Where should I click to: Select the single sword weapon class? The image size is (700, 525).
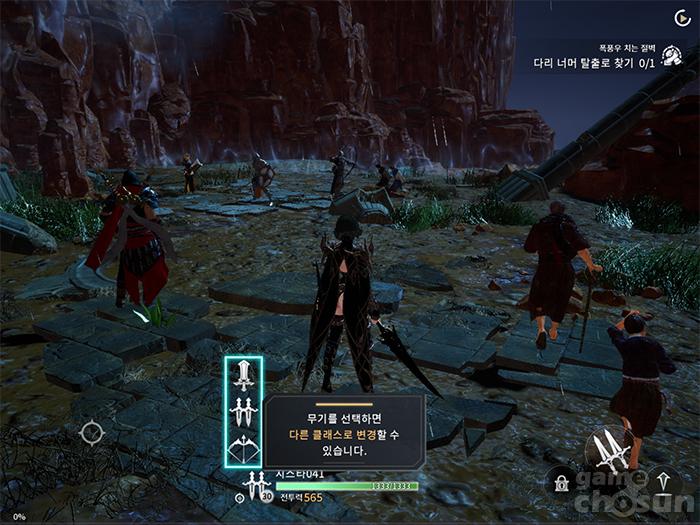(244, 376)
